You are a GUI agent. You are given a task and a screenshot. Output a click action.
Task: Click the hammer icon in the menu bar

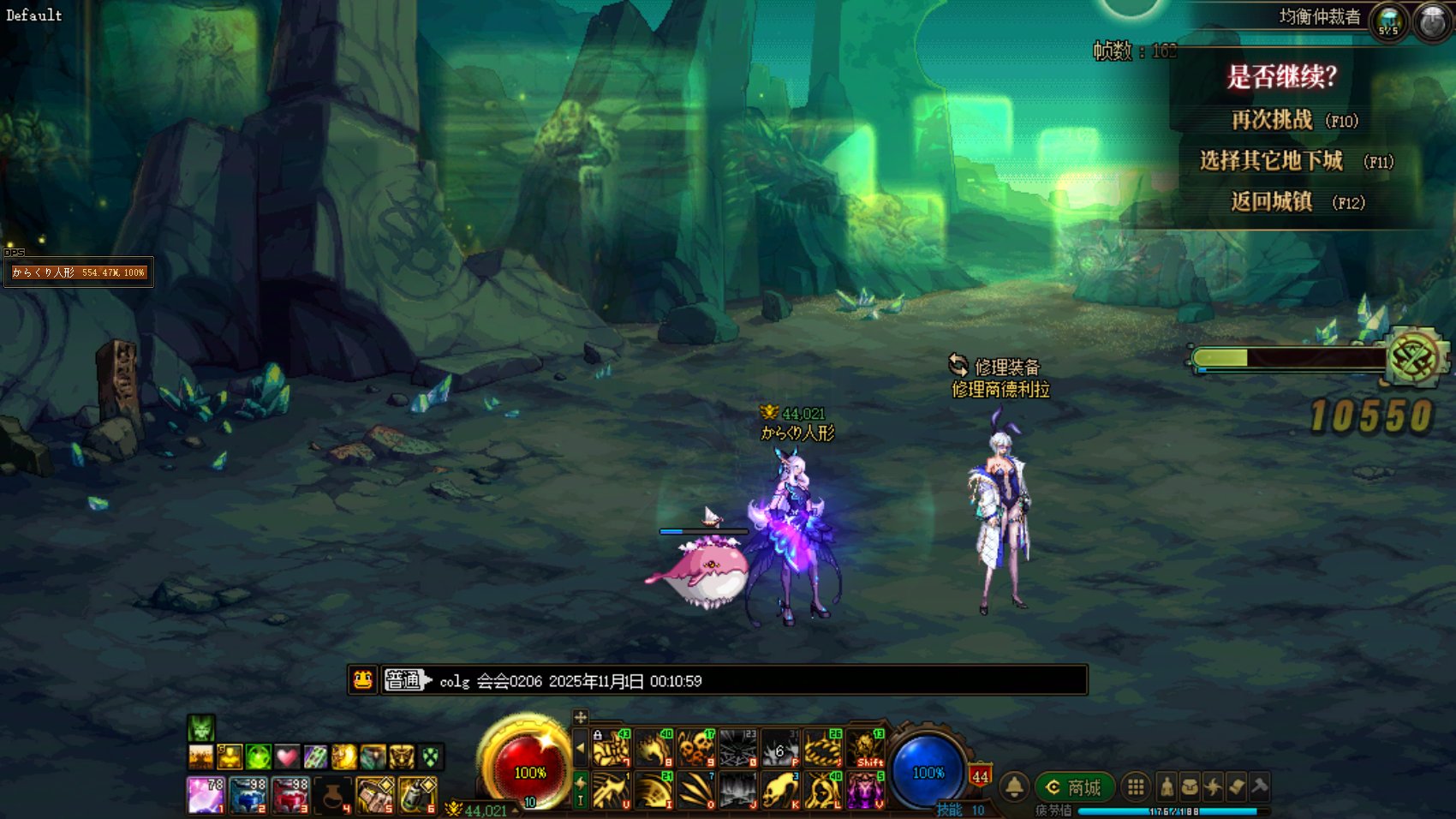pyautogui.click(x=1259, y=786)
